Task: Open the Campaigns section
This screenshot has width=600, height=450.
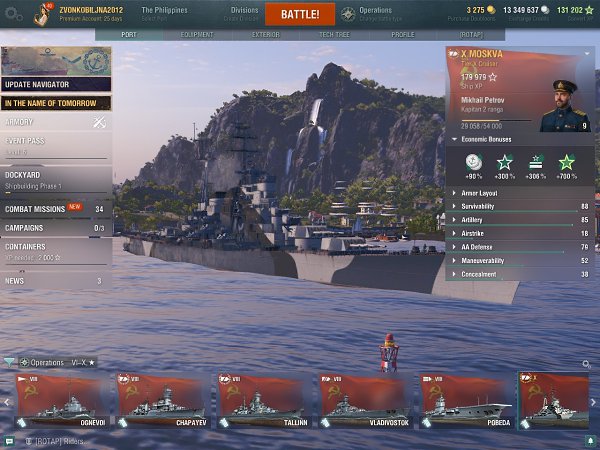Action: click(x=55, y=228)
